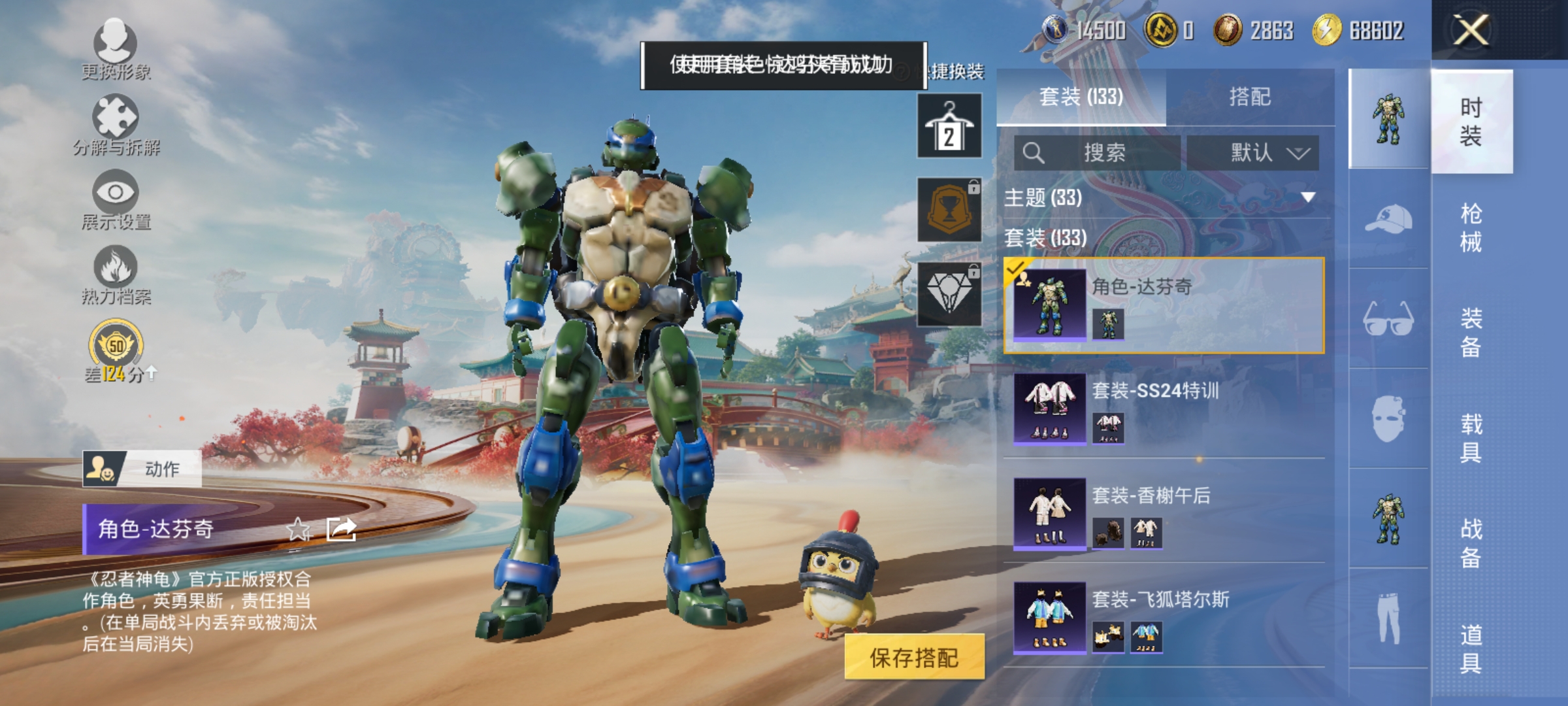Tap the search input field
The width and height of the screenshot is (1568, 706).
click(1098, 152)
